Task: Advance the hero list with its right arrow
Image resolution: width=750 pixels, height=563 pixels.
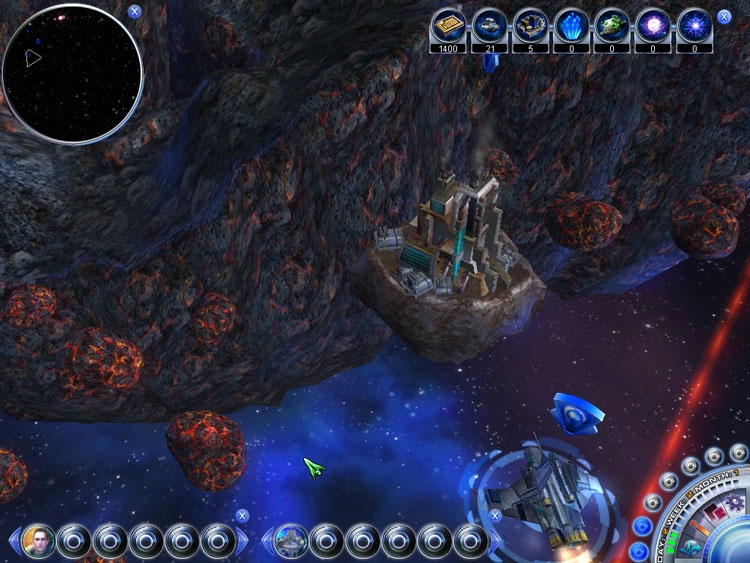Action: click(243, 542)
